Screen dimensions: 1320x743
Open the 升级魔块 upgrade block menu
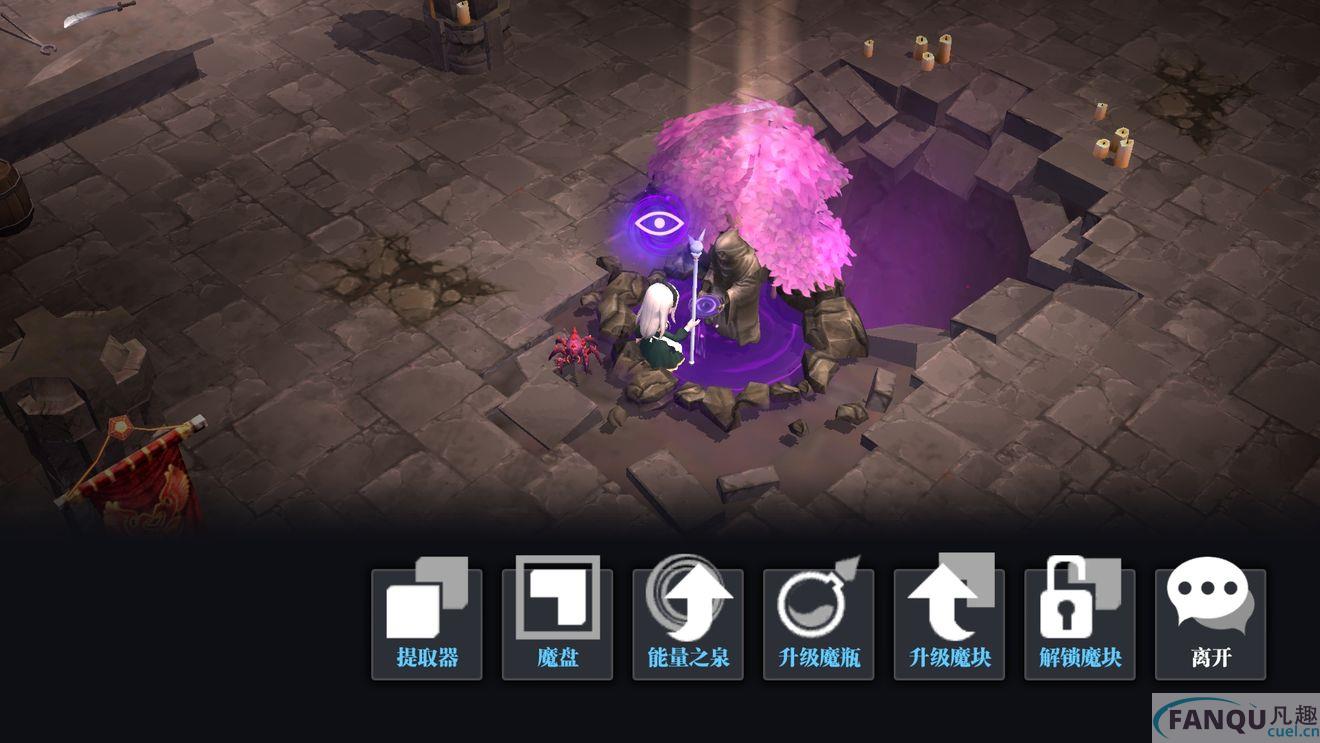pos(949,623)
